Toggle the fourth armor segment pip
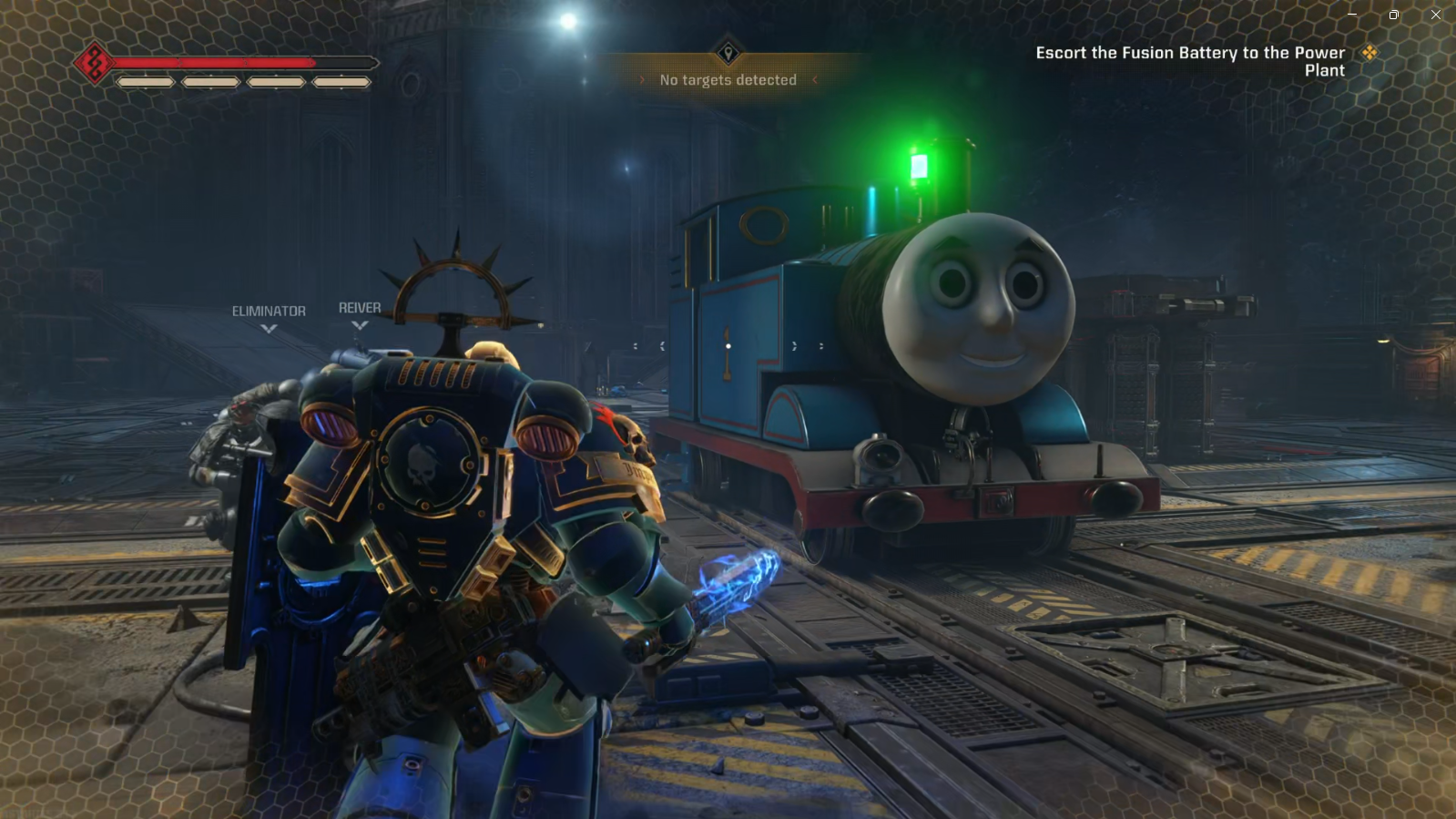The width and height of the screenshot is (1456, 819). coord(341,84)
